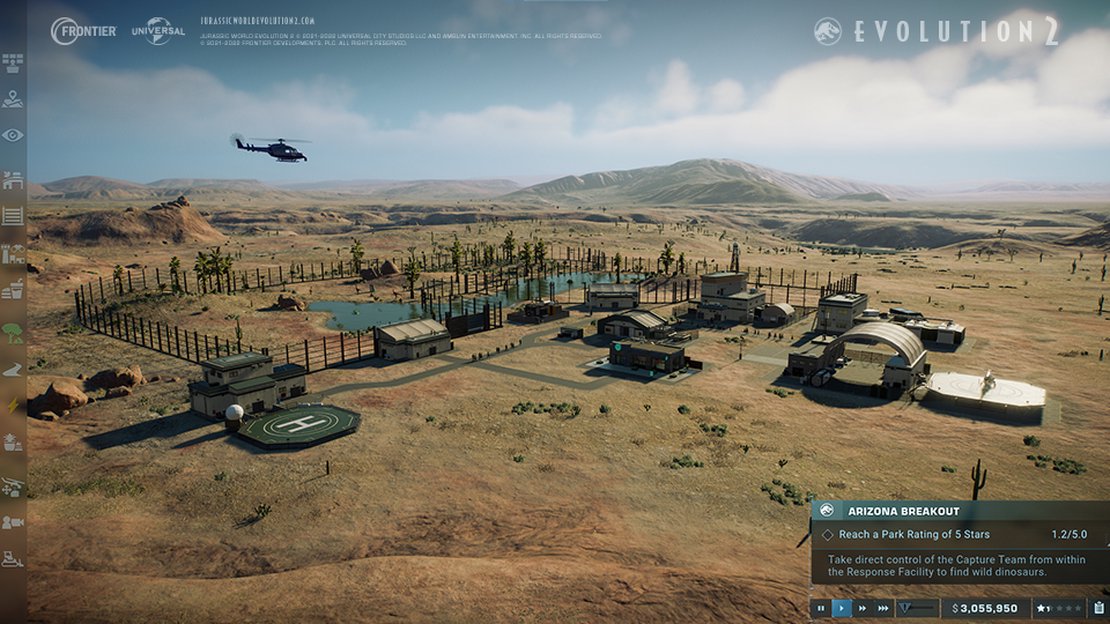Open the drink cup amenities category
Screen dimensions: 1110x624
13,290
